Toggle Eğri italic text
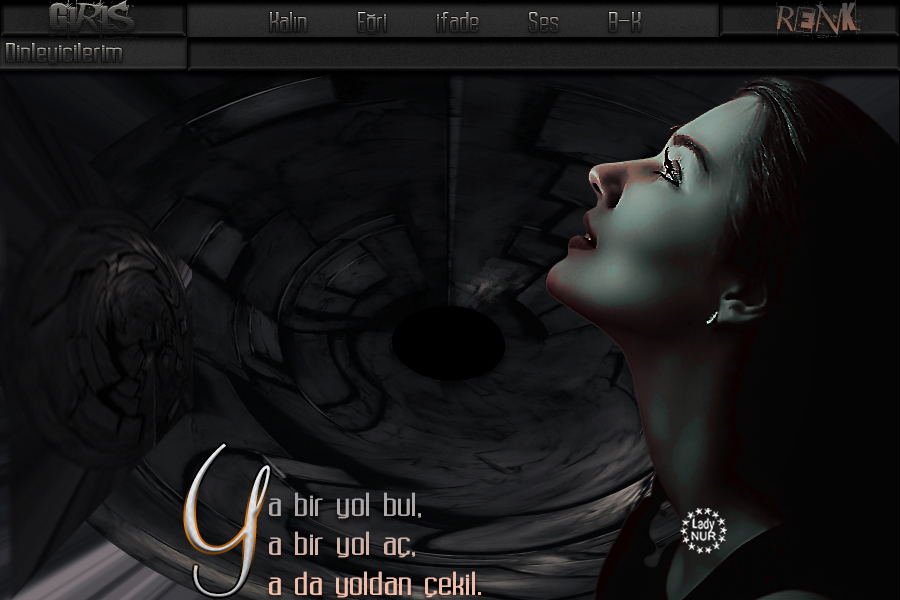Viewport: 900px width, 600px height. click(372, 23)
